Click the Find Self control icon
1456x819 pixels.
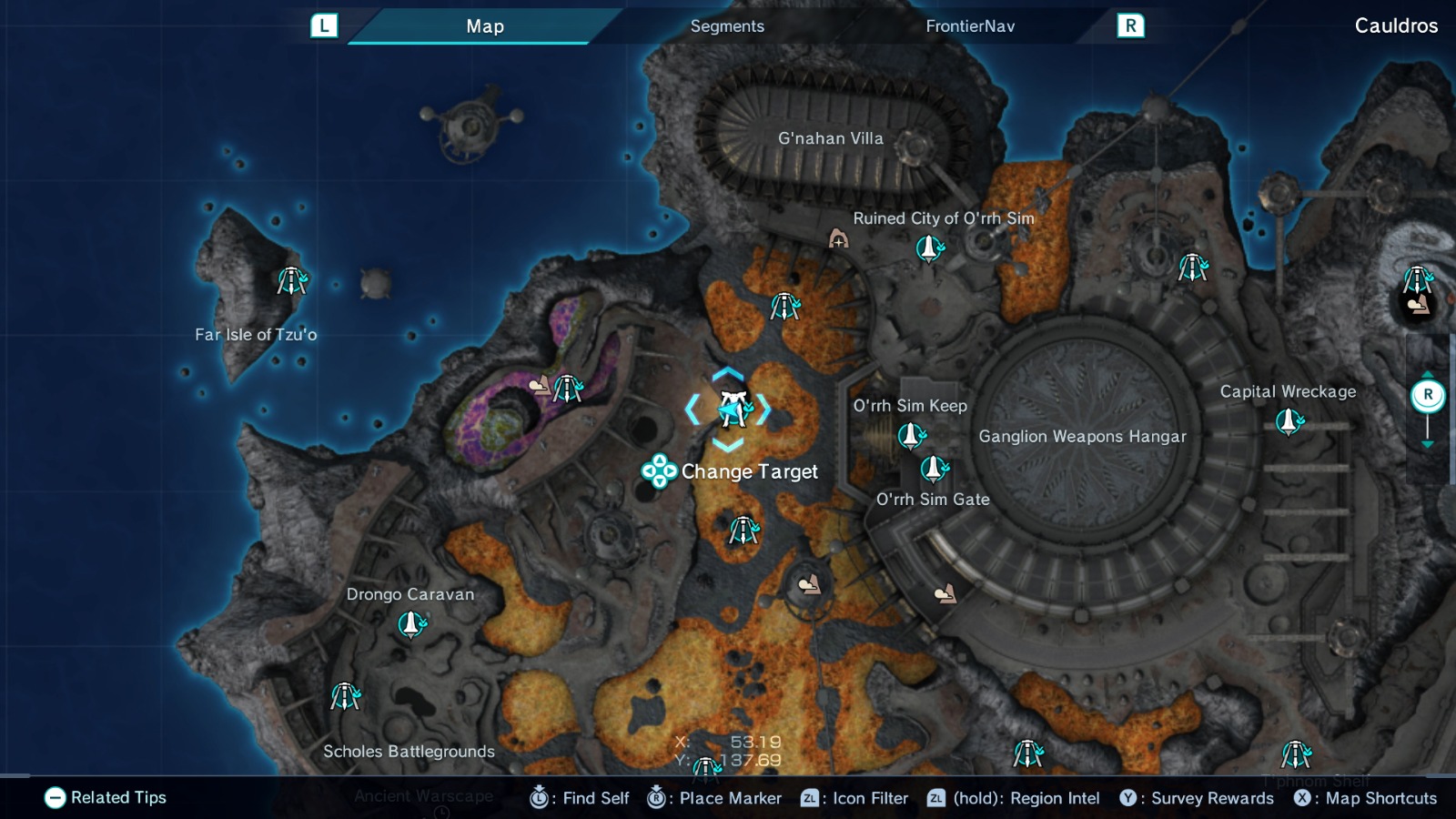click(x=541, y=798)
